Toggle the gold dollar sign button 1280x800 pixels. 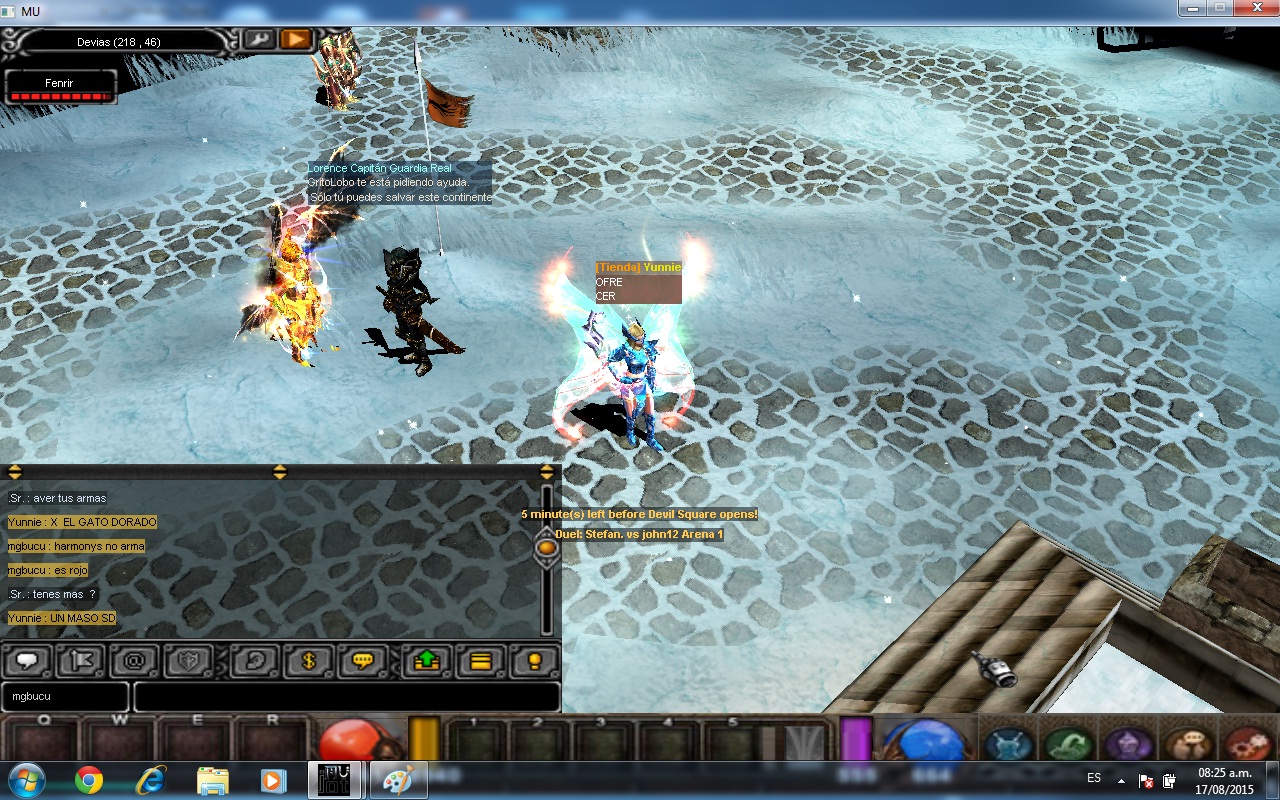[309, 661]
